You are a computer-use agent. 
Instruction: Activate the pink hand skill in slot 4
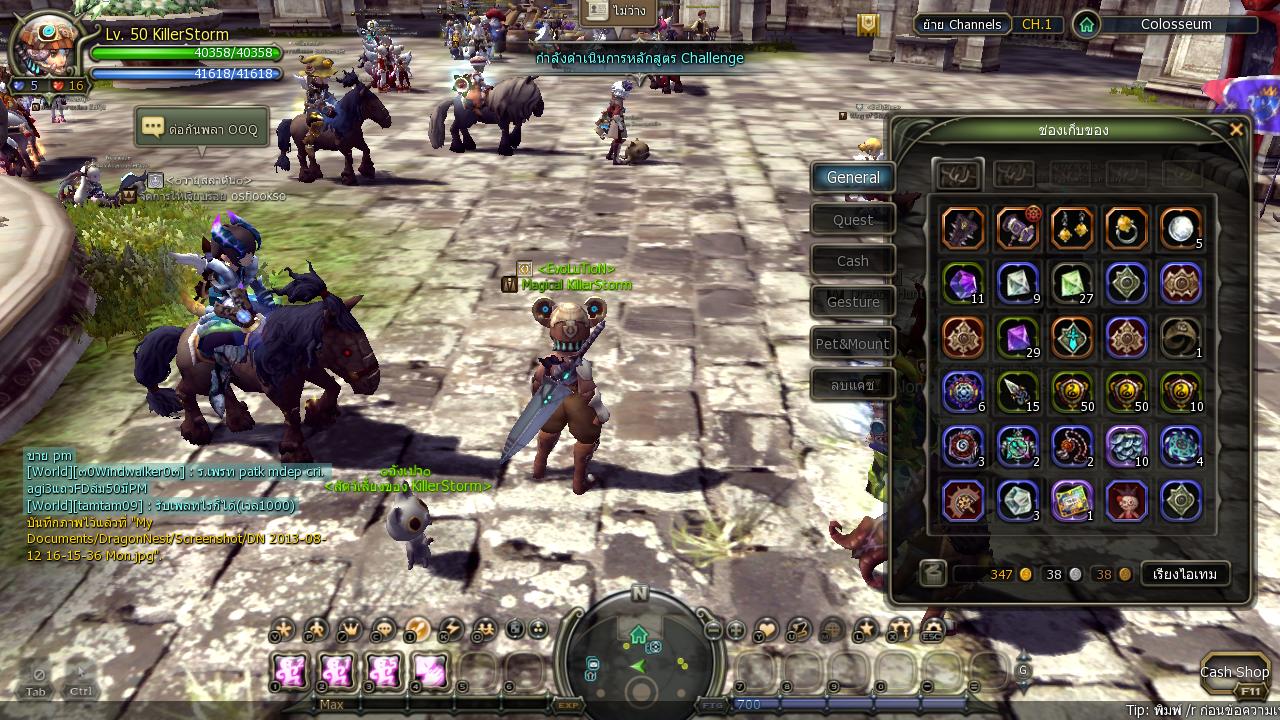click(431, 671)
